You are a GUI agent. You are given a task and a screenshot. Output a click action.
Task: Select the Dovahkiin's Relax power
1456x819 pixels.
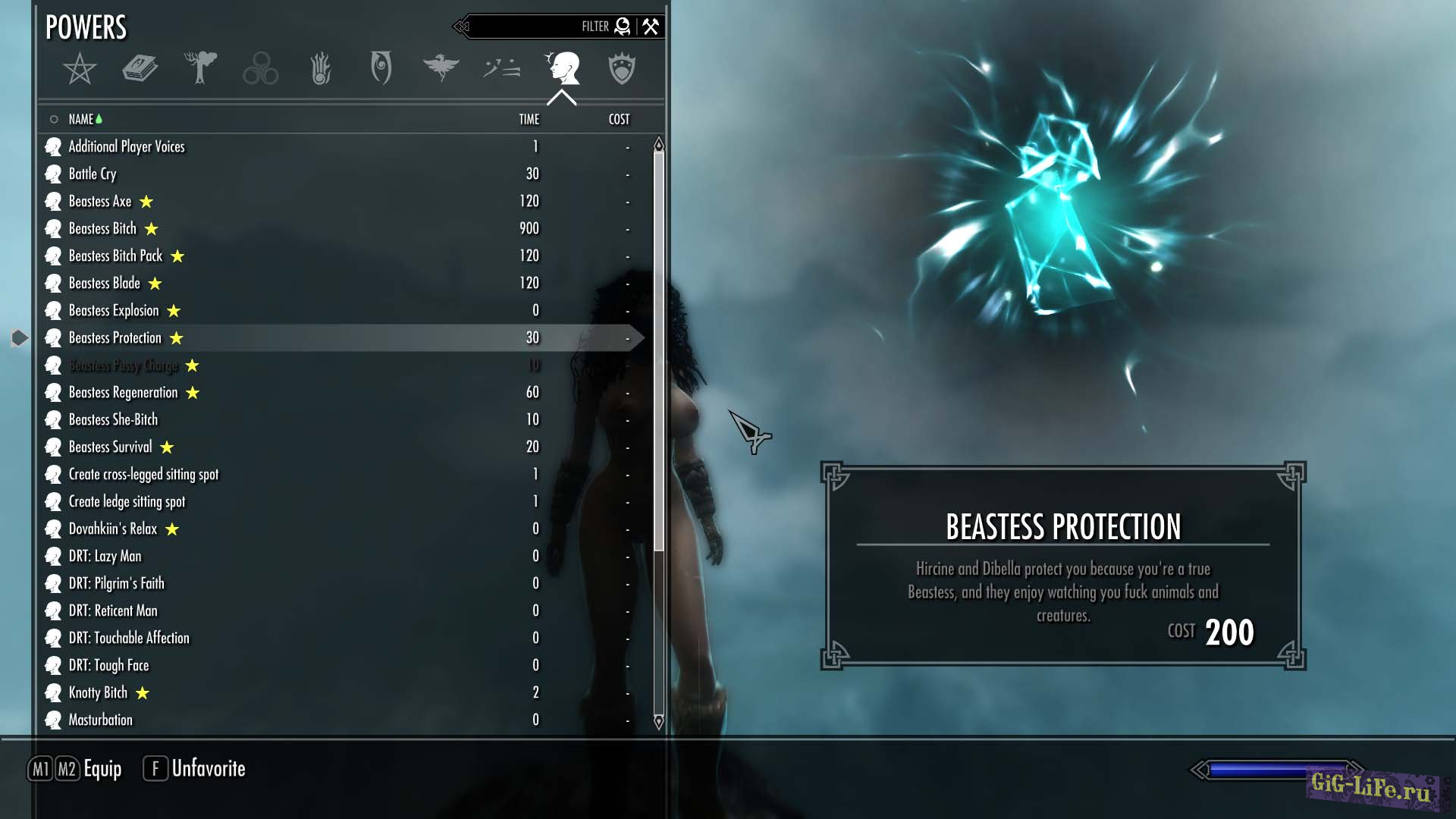(x=113, y=529)
